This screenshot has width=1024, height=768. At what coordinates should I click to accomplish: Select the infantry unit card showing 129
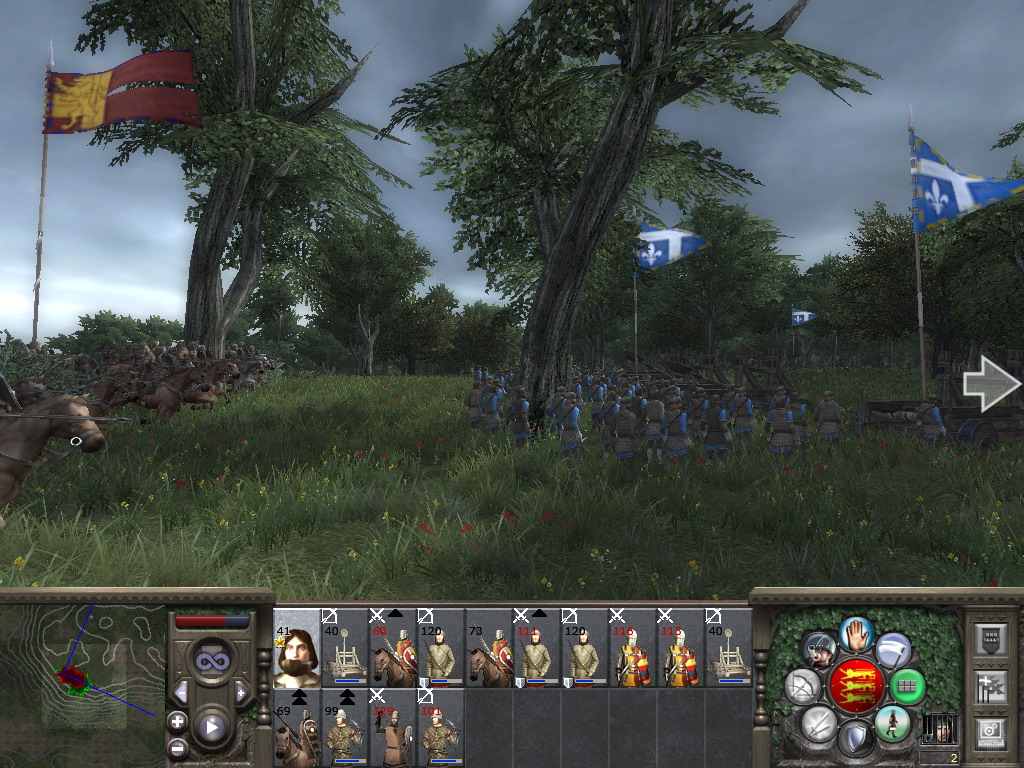click(392, 728)
